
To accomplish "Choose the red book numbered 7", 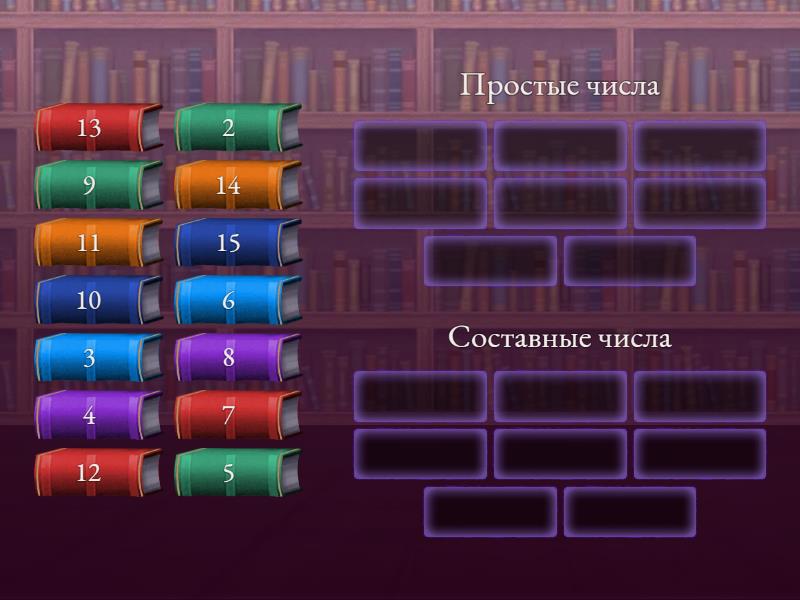I will click(x=238, y=415).
